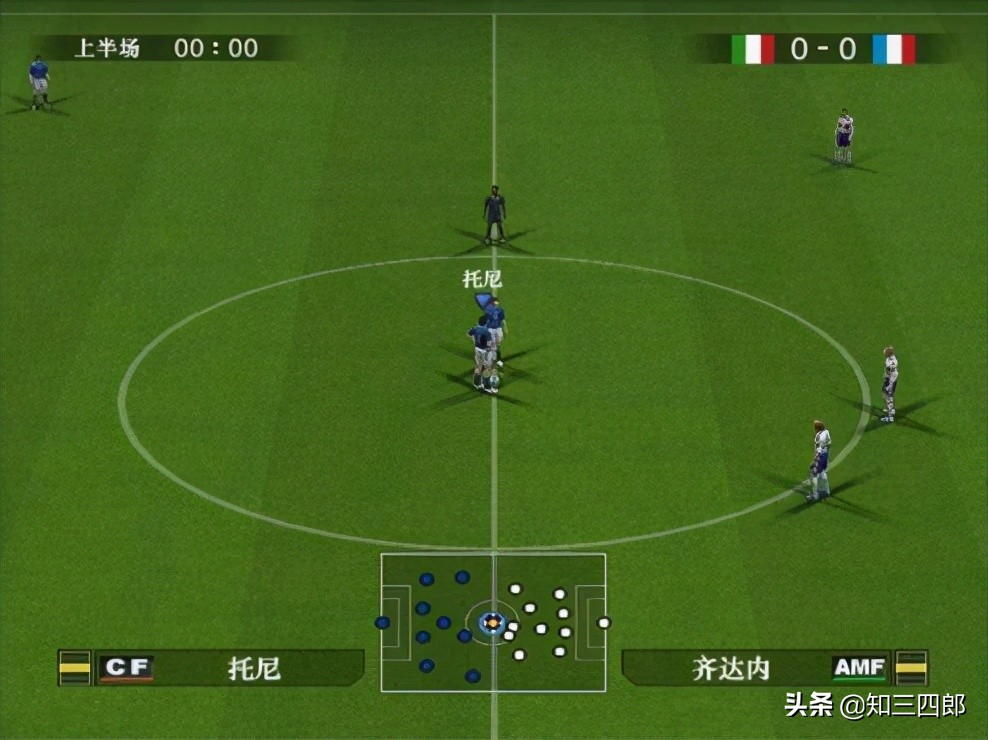Viewport: 988px width, 740px height.
Task: Click the AMF position badge
Action: (859, 668)
